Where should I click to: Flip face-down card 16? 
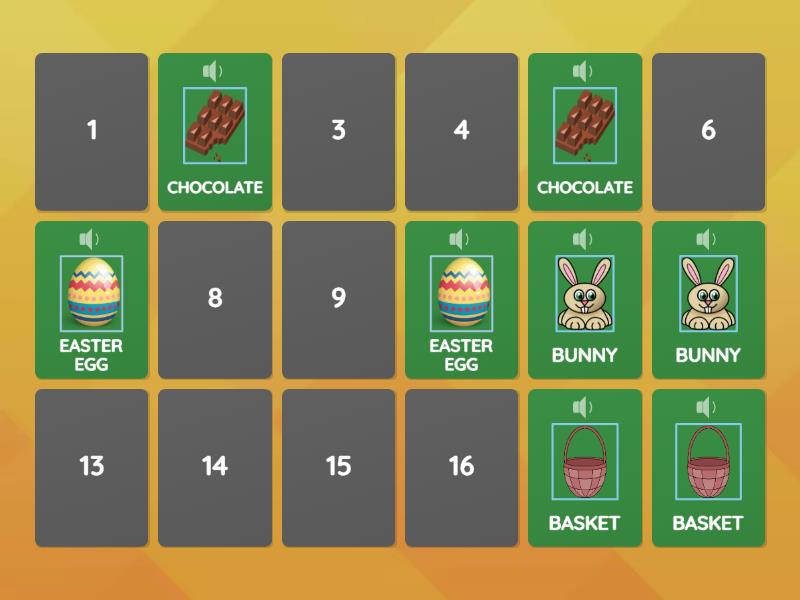(461, 467)
